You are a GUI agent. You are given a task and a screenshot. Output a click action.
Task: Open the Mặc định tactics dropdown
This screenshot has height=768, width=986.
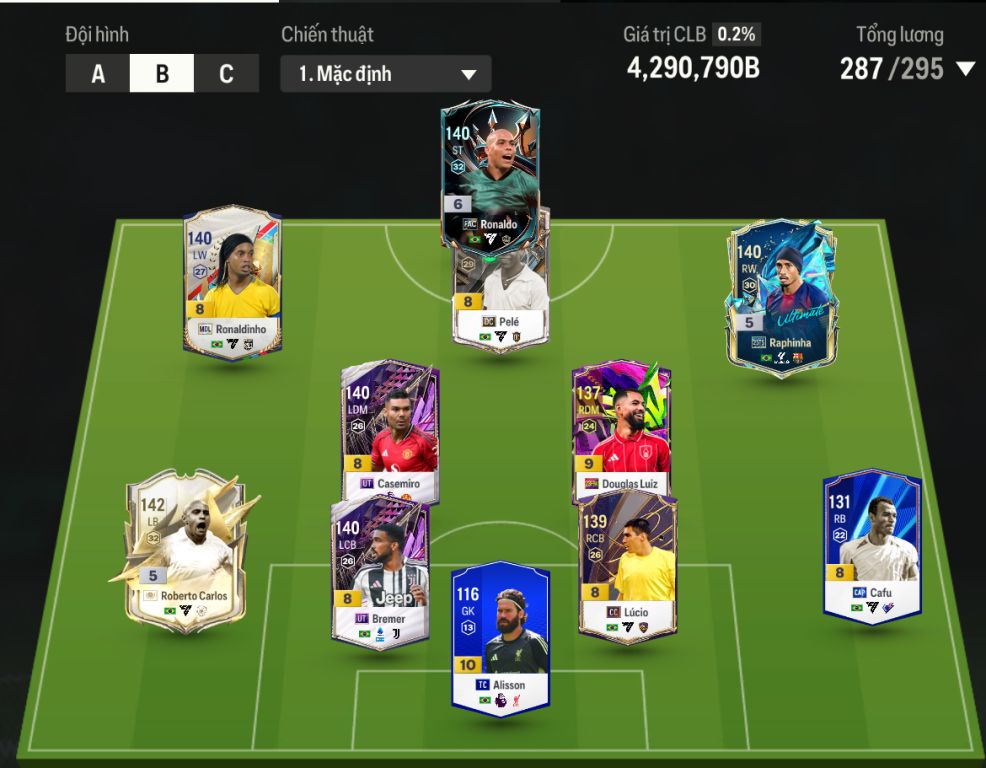click(x=386, y=74)
